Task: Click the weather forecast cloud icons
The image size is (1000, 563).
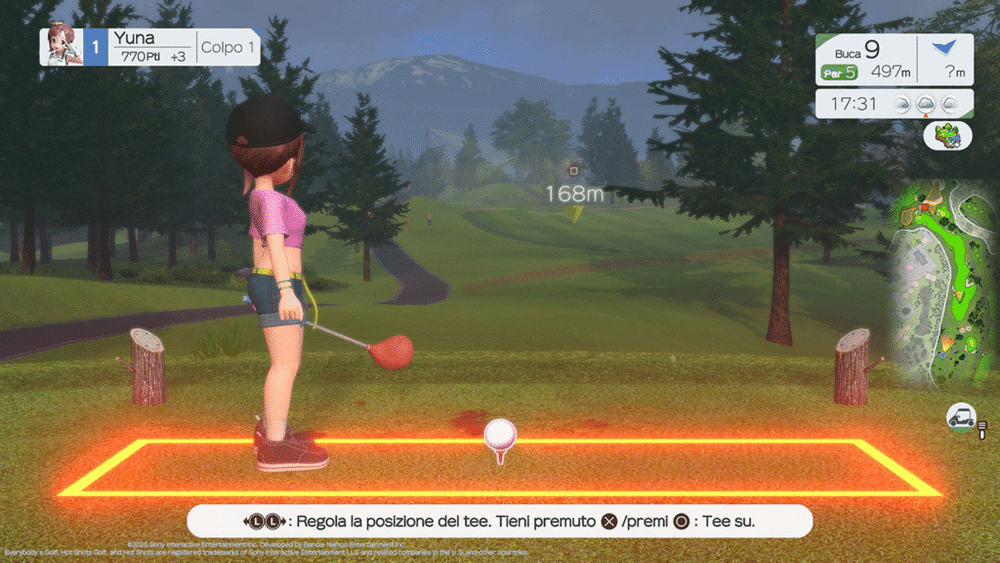Action: tap(929, 104)
